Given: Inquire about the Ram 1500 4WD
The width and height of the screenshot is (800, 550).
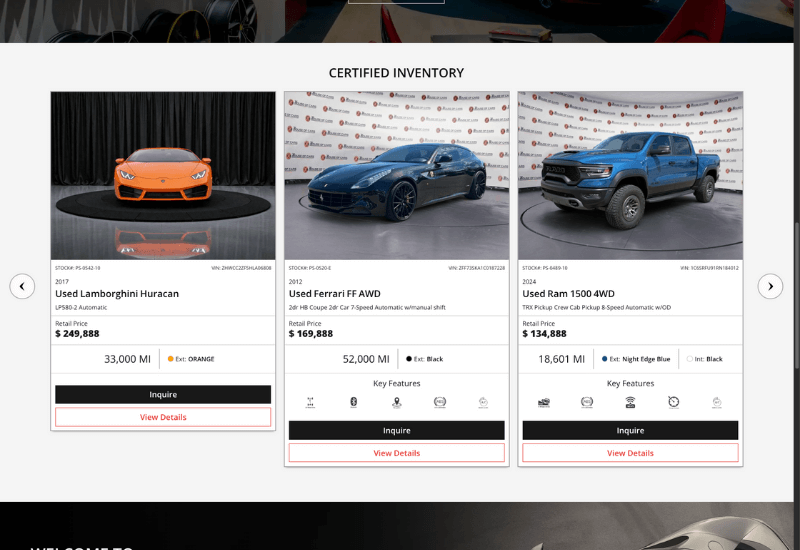Looking at the screenshot, I should pyautogui.click(x=630, y=430).
